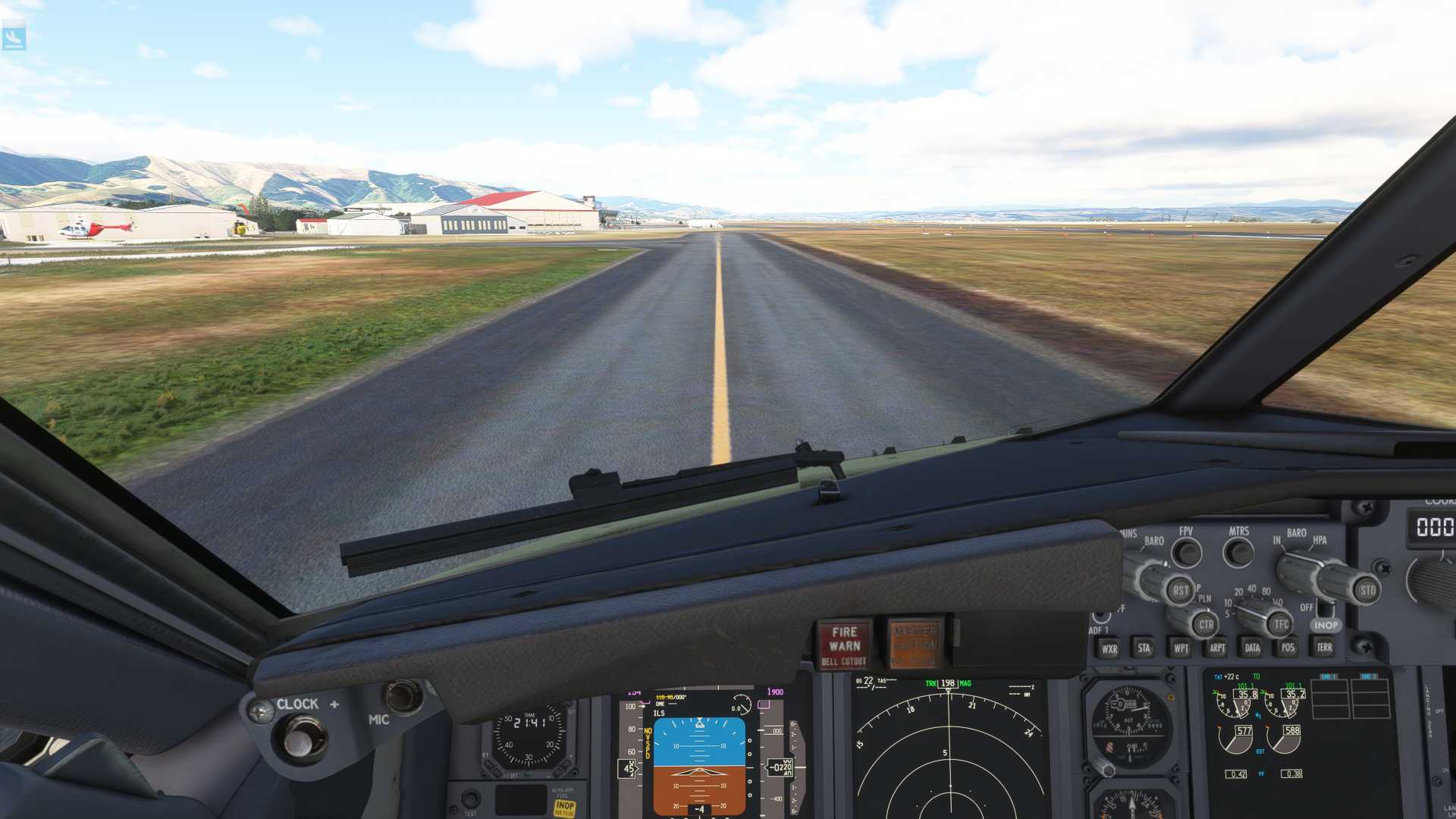This screenshot has height=819, width=1456.
Task: Show airports with the ARPT button
Action: click(1217, 648)
